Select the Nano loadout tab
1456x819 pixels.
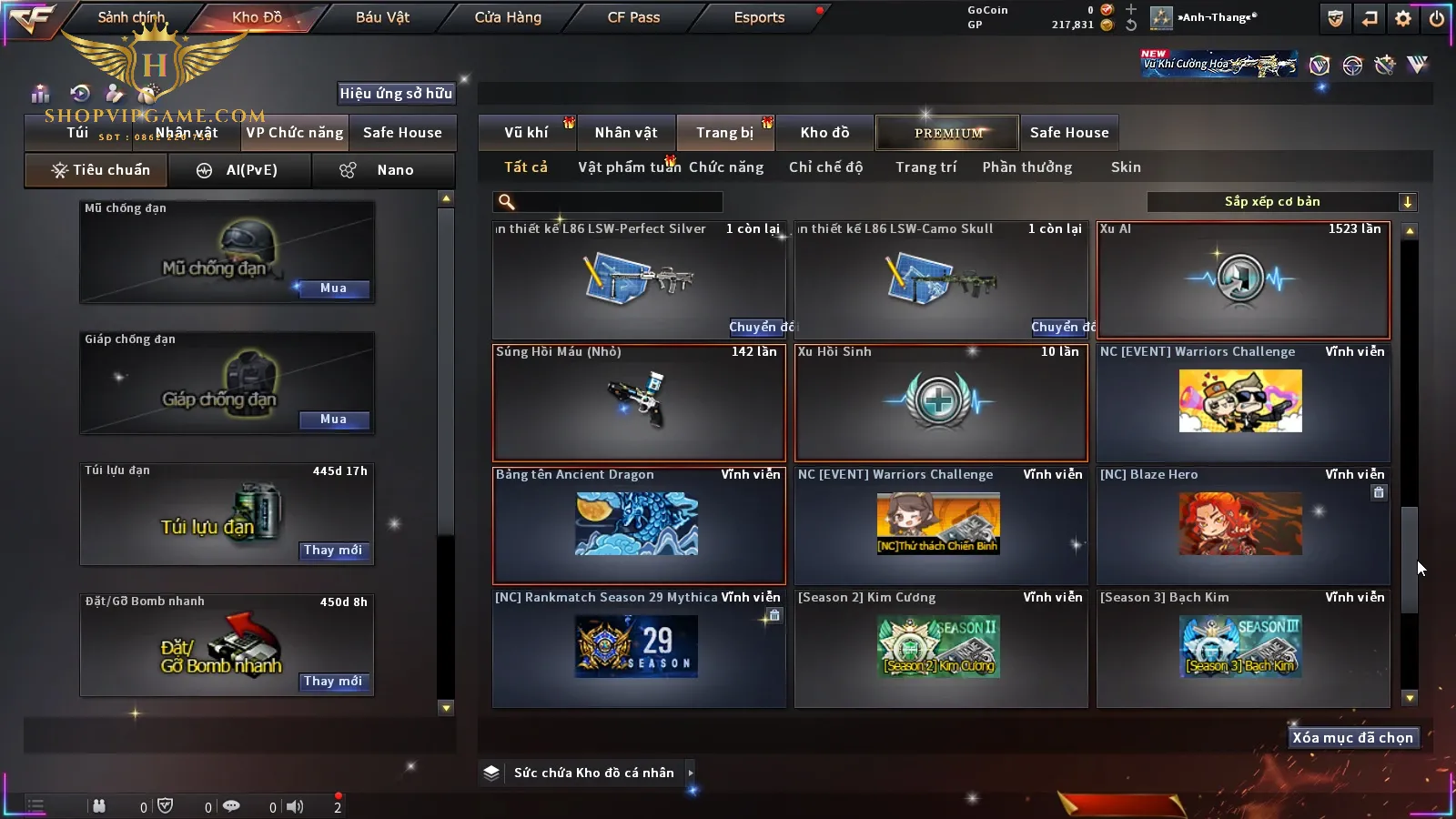pyautogui.click(x=384, y=170)
